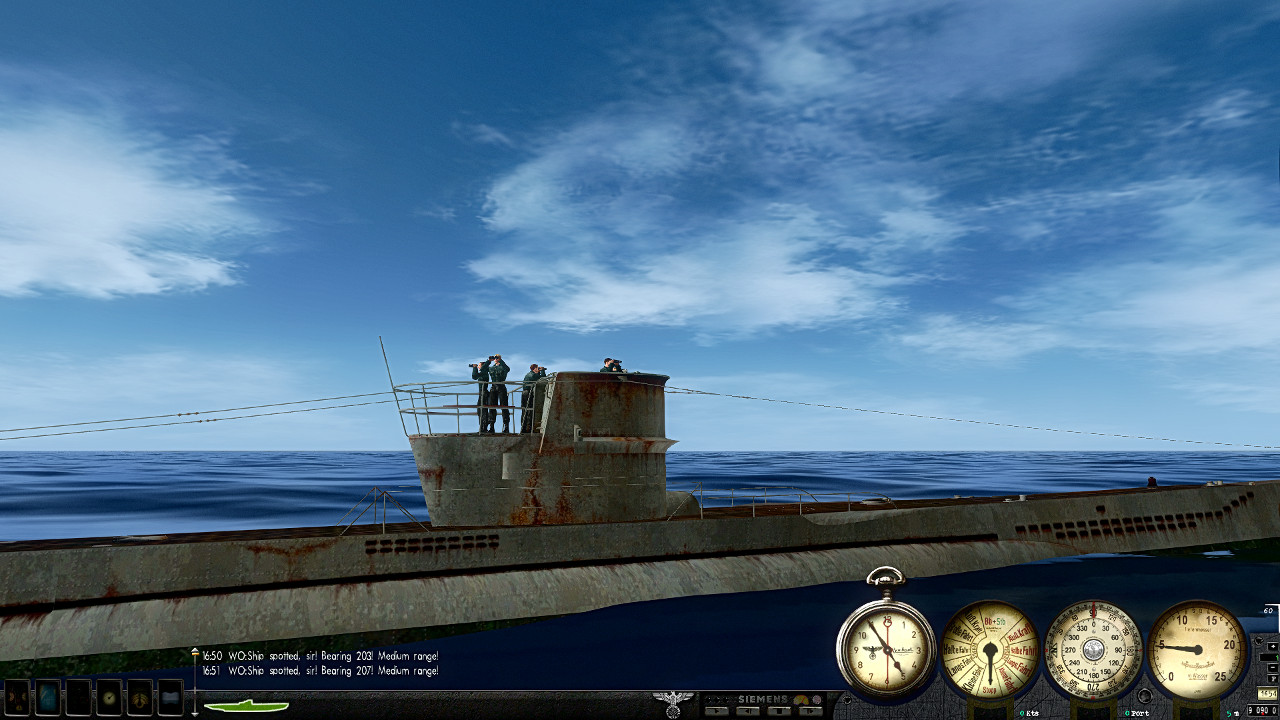Click the eagle emblem on the bottom bar

coord(672,702)
